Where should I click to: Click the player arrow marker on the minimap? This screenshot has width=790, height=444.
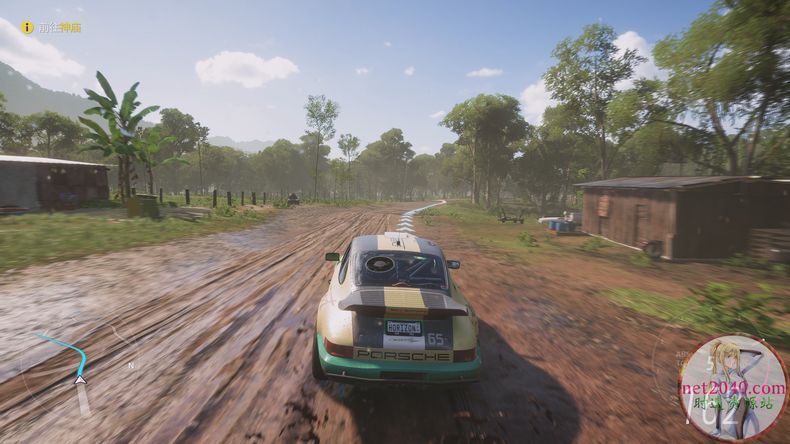point(80,379)
